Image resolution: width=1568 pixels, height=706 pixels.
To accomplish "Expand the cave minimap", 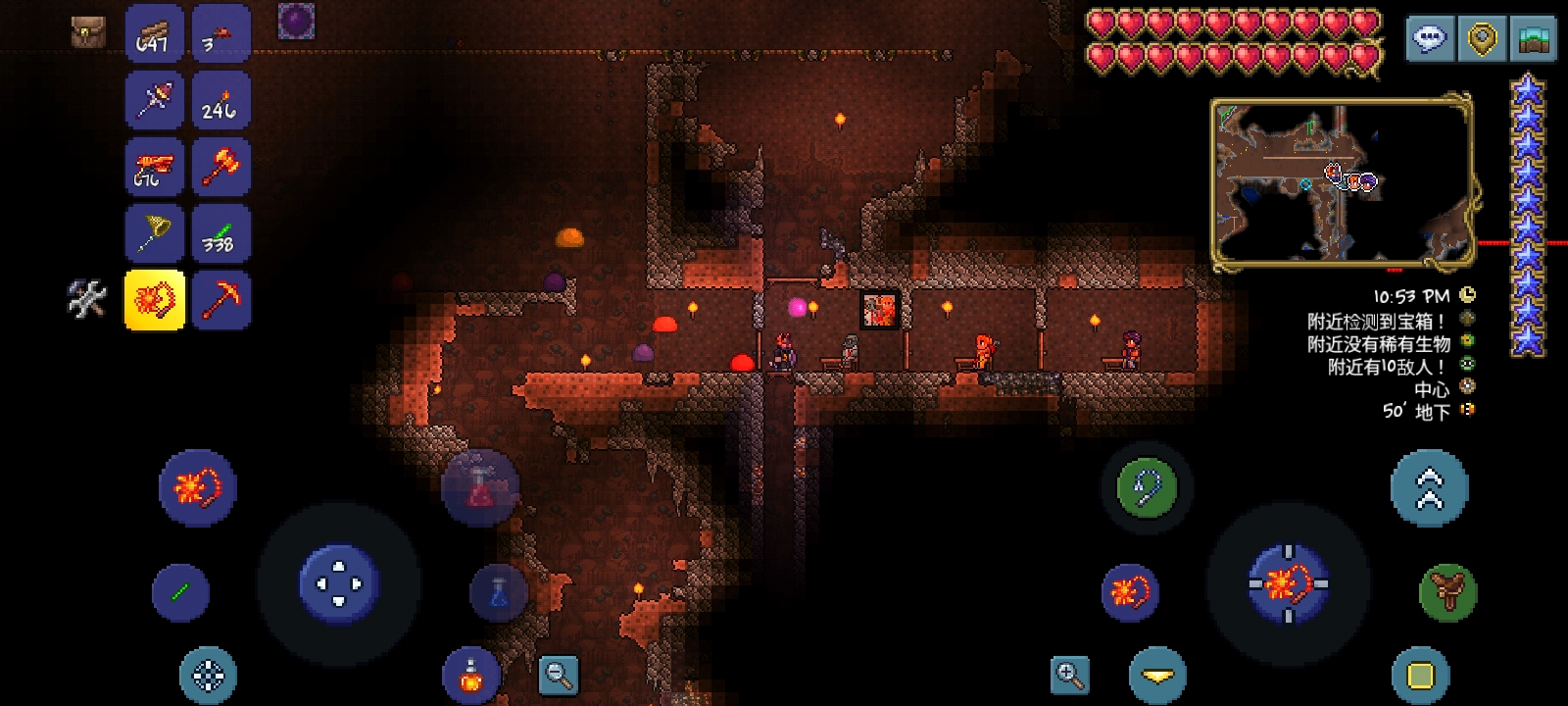I will pos(1343,181).
